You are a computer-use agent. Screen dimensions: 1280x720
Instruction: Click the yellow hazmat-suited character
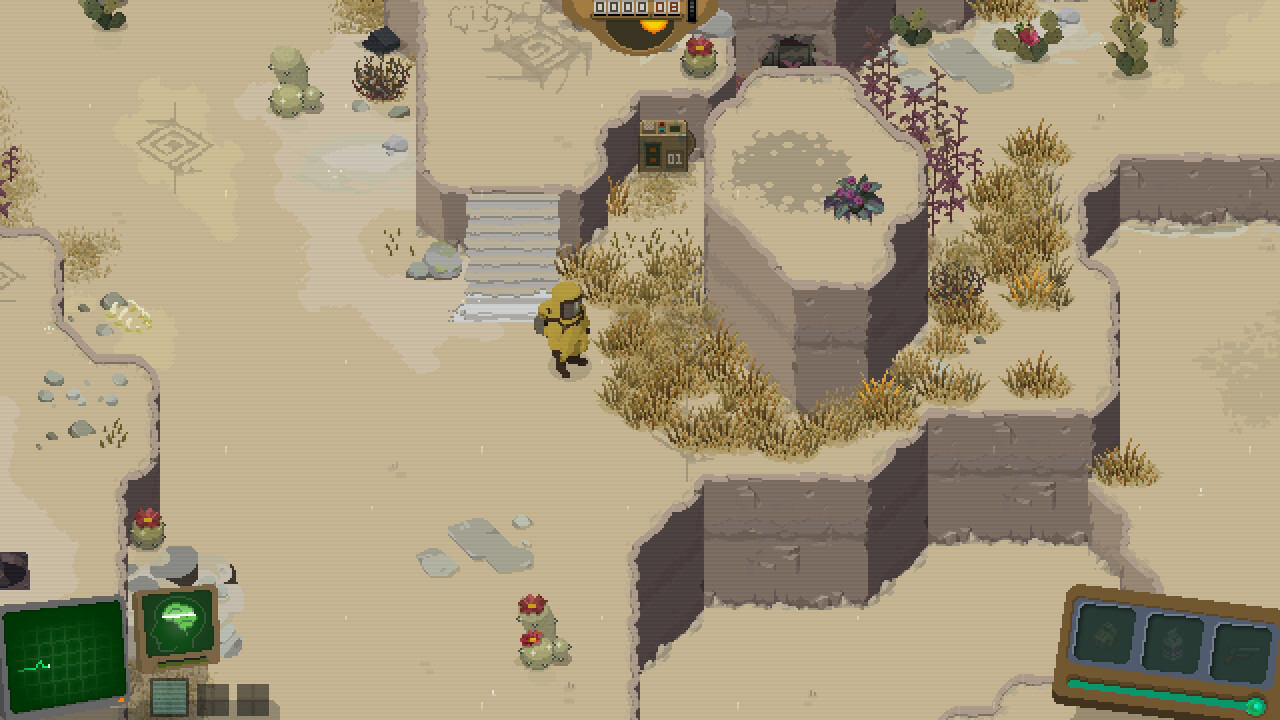coord(565,330)
